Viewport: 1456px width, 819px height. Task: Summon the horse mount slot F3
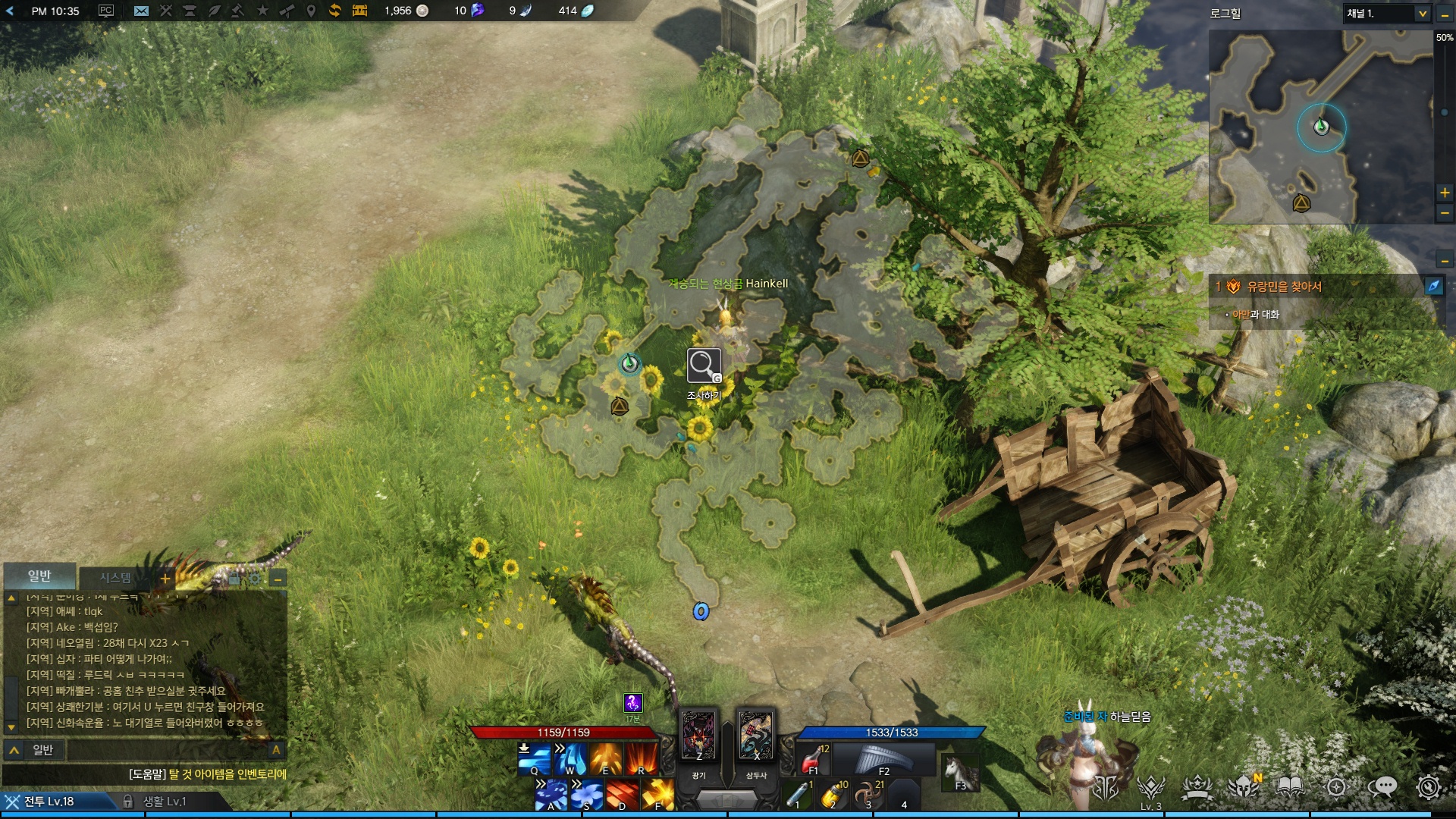tap(959, 773)
